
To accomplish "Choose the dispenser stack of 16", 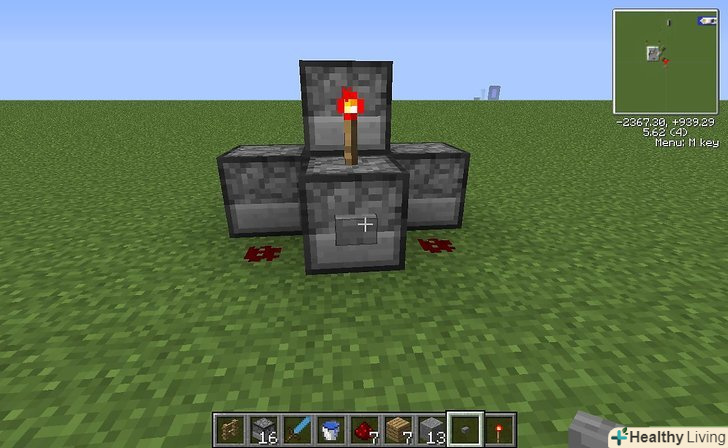I will coord(264,429).
